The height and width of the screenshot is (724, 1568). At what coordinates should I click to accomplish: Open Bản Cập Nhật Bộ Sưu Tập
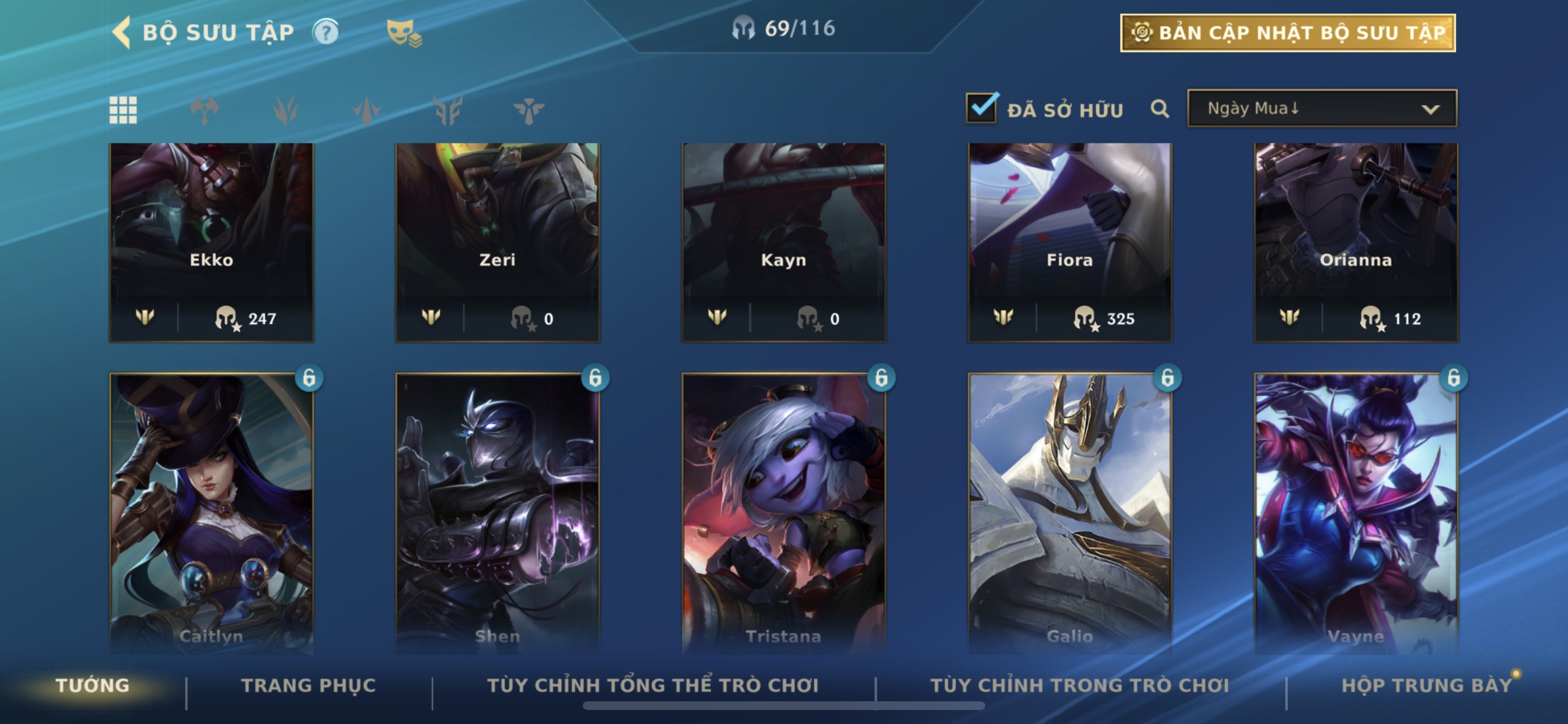coord(1287,33)
